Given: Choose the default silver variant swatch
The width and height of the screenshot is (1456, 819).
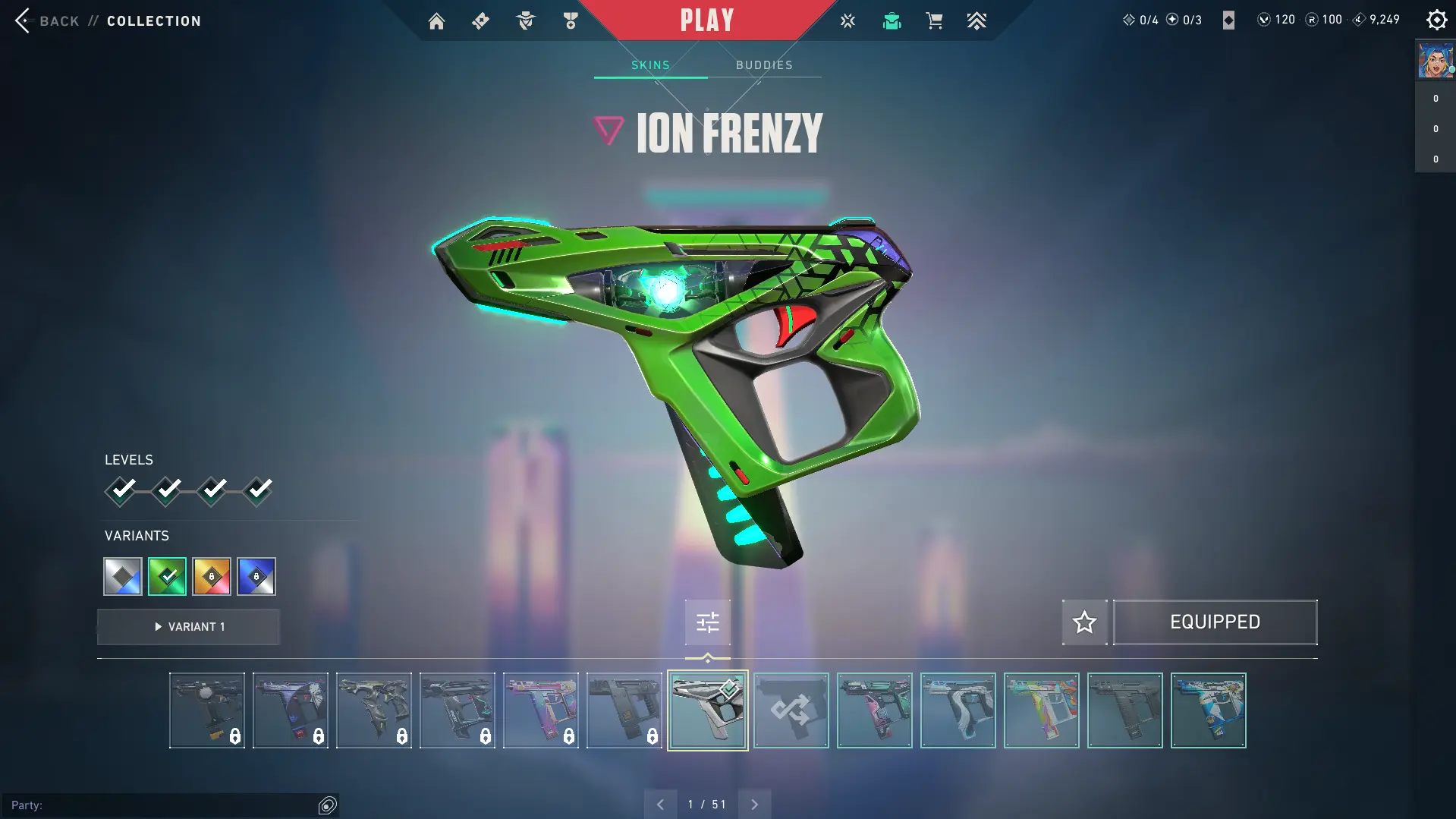Looking at the screenshot, I should pos(123,577).
